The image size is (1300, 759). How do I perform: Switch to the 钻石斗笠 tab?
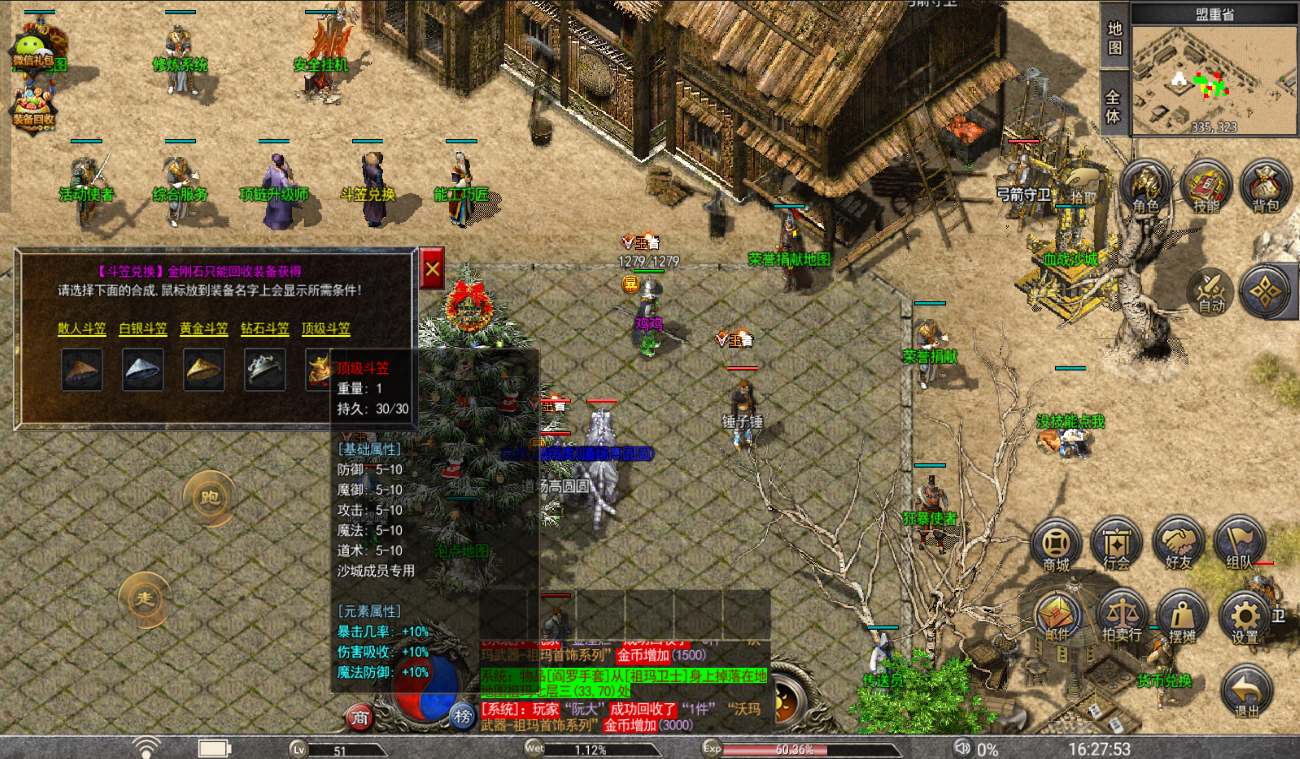[x=264, y=328]
